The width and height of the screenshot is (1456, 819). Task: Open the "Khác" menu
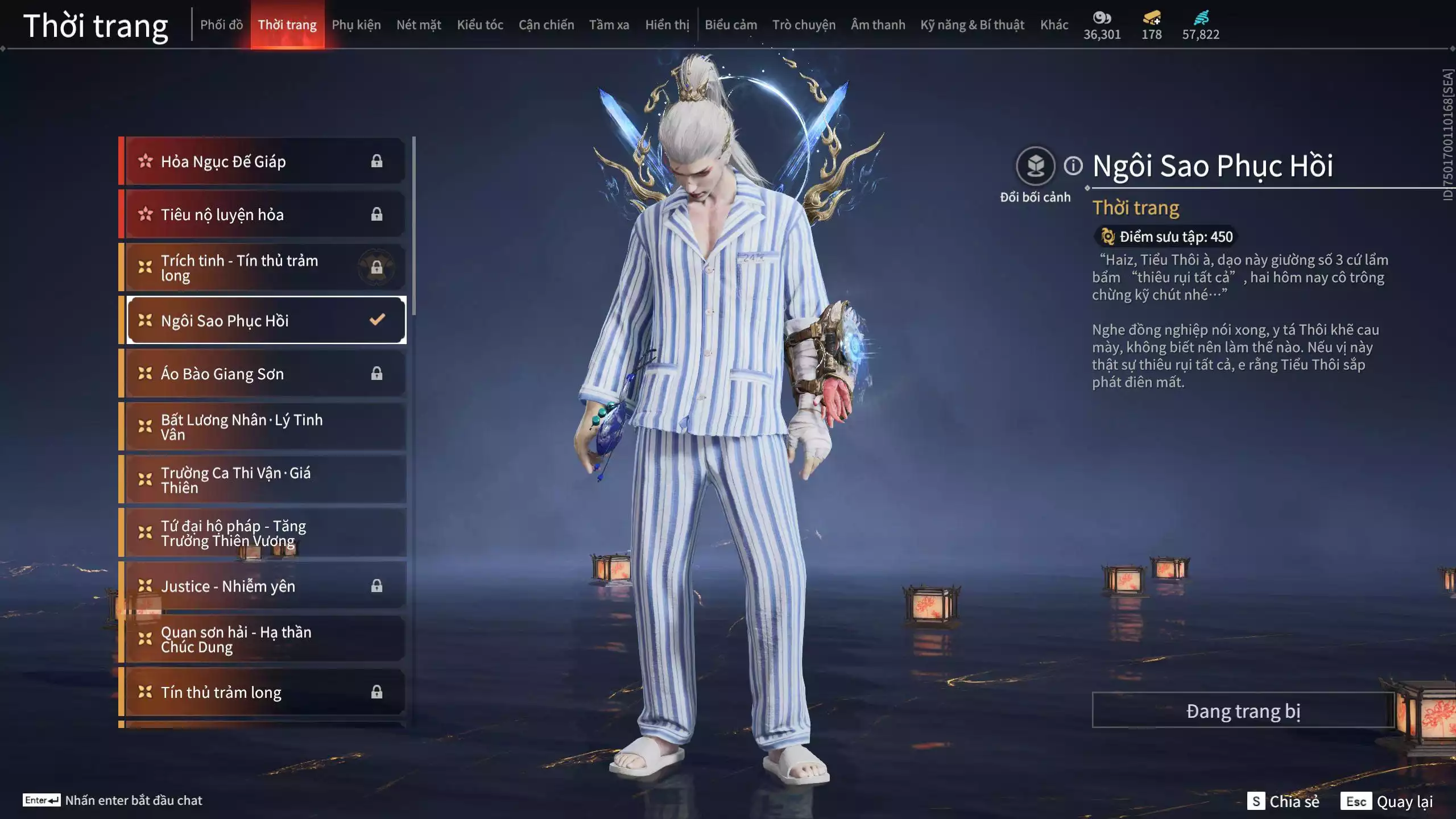(1055, 25)
